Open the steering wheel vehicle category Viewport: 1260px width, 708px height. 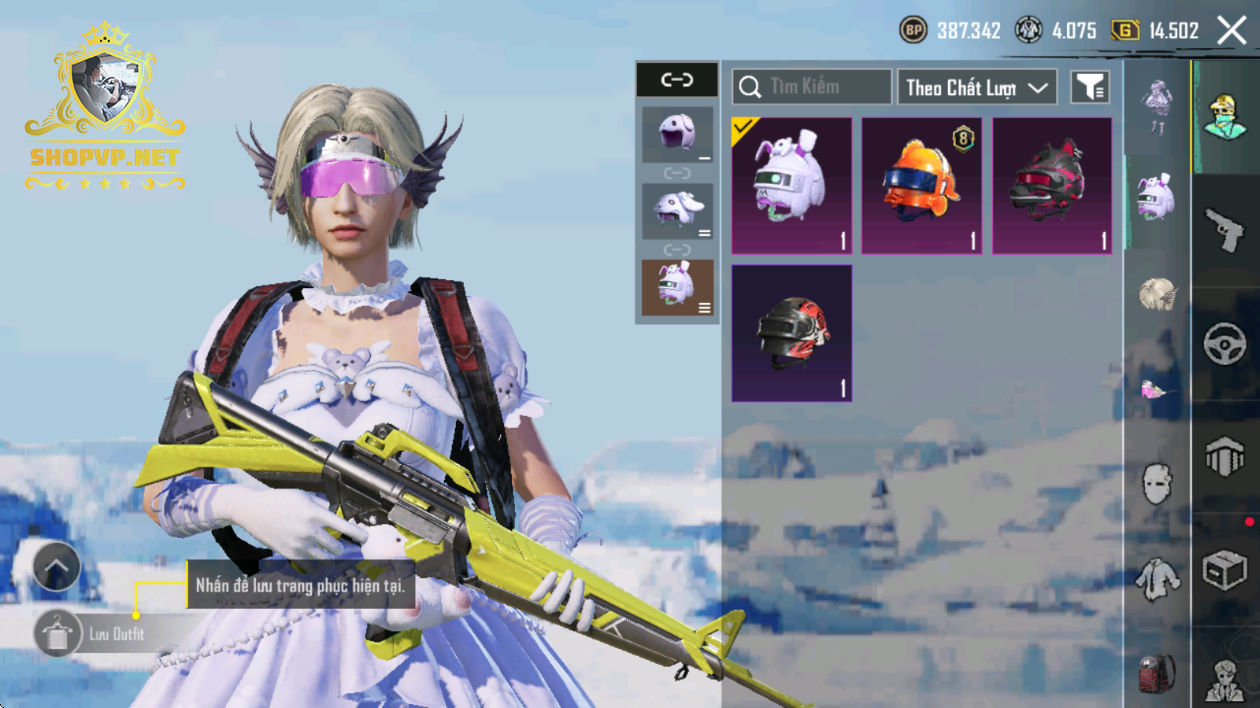[1225, 345]
